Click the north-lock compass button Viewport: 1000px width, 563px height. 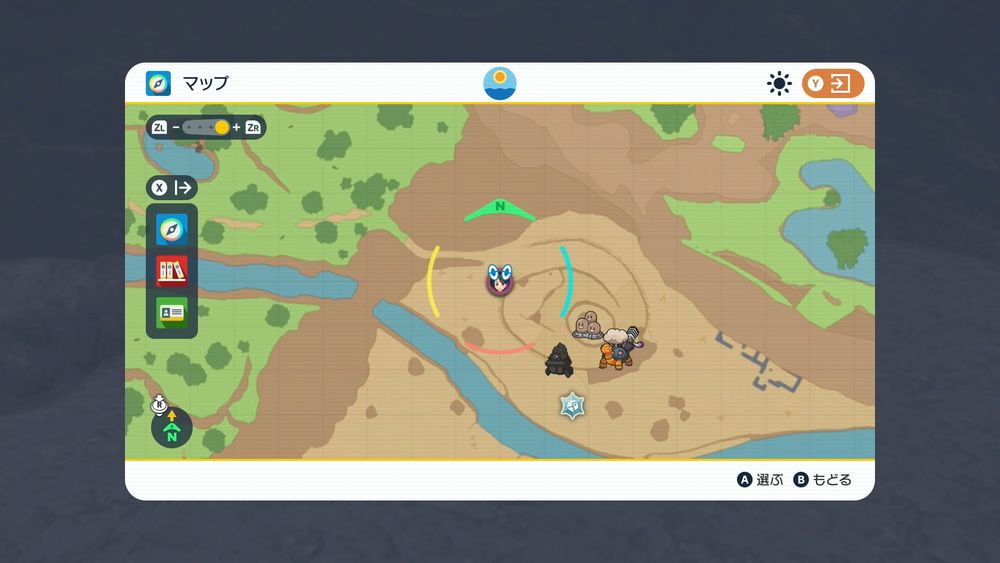point(171,427)
